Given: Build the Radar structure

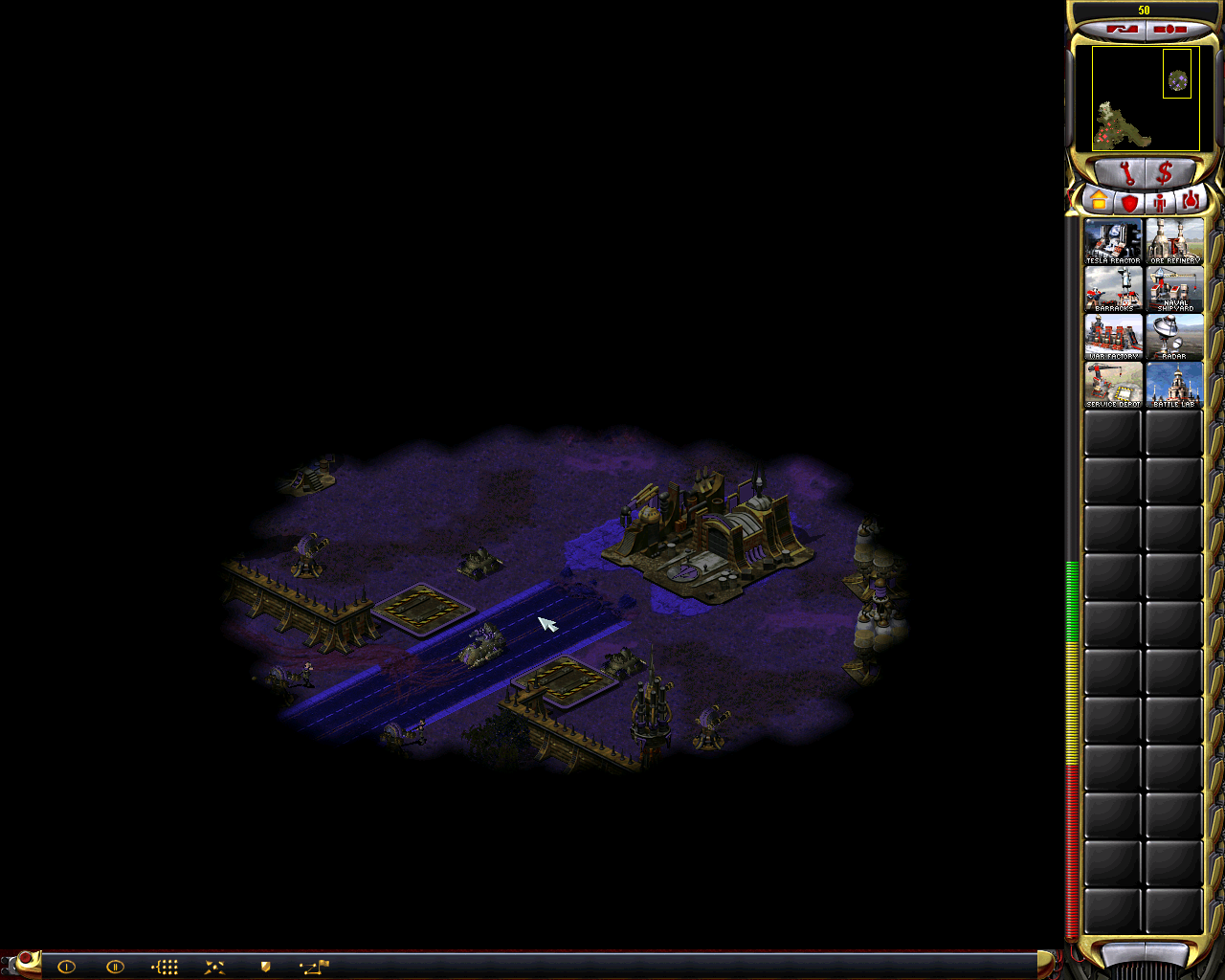Looking at the screenshot, I should tap(1173, 338).
